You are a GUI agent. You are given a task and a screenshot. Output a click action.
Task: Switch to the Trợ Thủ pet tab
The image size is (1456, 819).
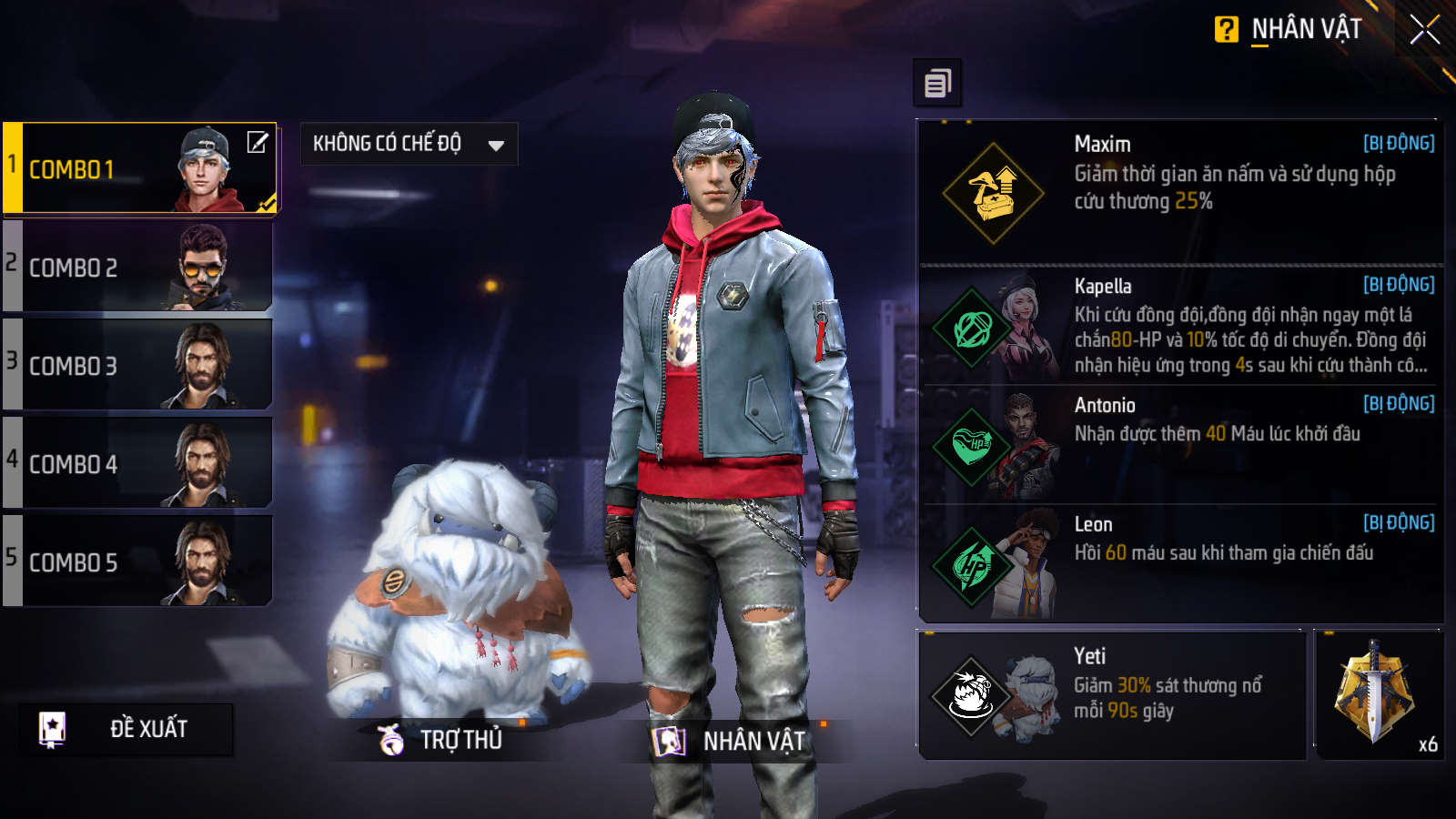click(442, 740)
